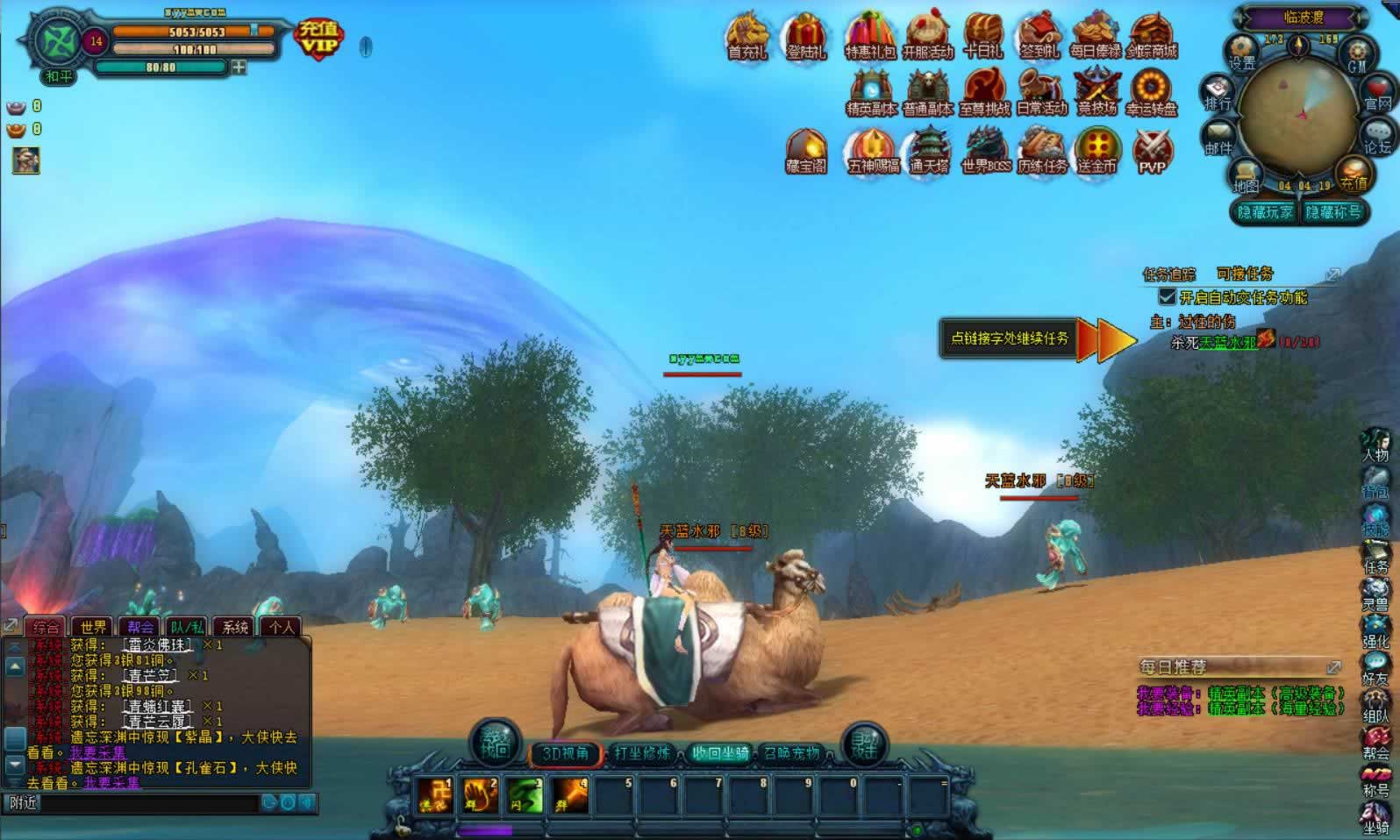
Task: Uncheck 开启自动交任务功能 auto-submit checkbox
Action: coord(1167,297)
